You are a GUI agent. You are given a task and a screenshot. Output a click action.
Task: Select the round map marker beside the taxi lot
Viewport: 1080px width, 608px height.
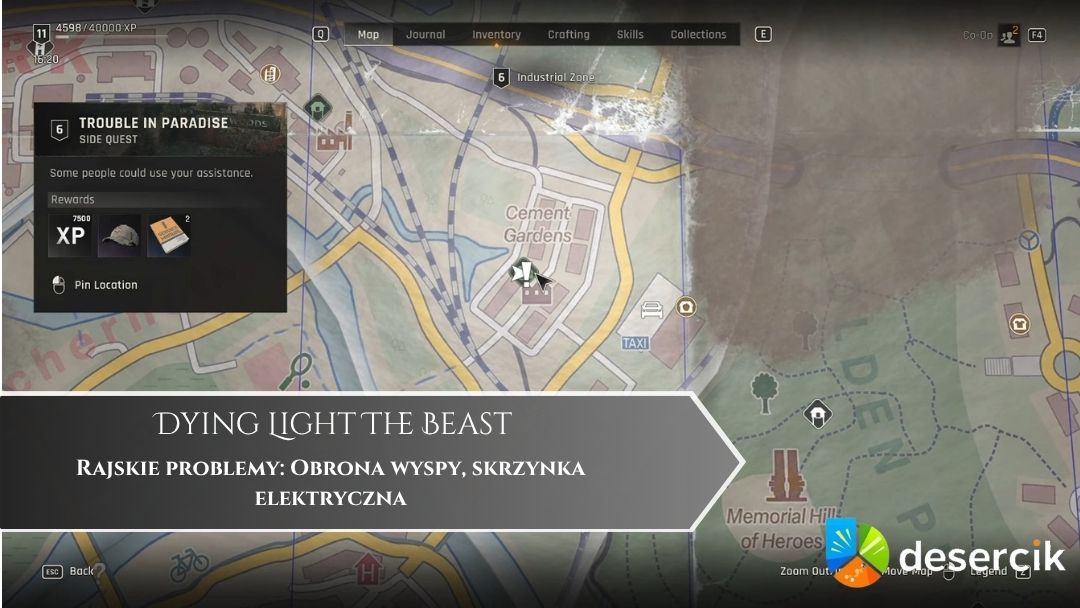(x=686, y=306)
